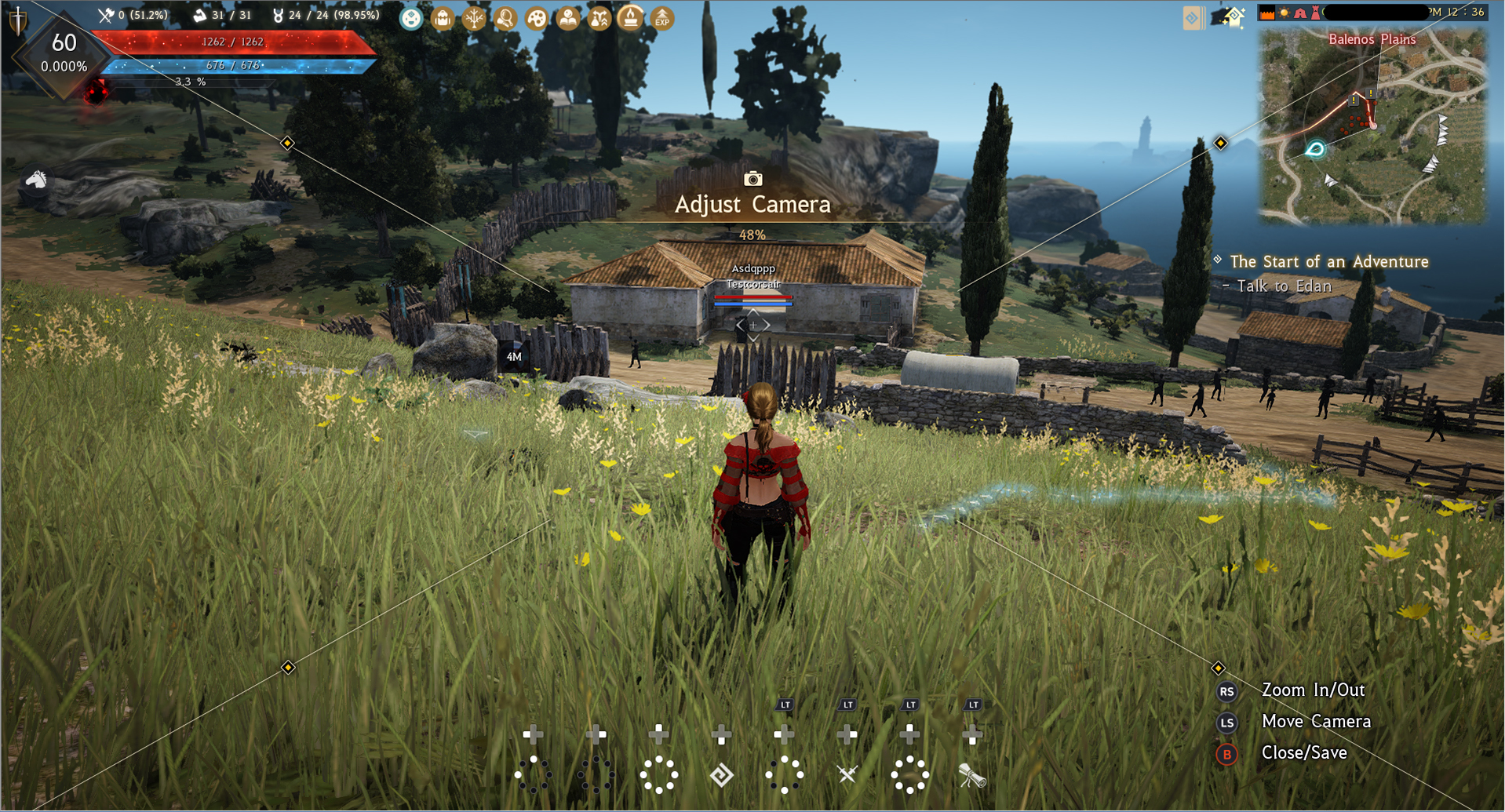Click the flask with arrows icon
Screen dimensions: 1505x812
coord(599,18)
